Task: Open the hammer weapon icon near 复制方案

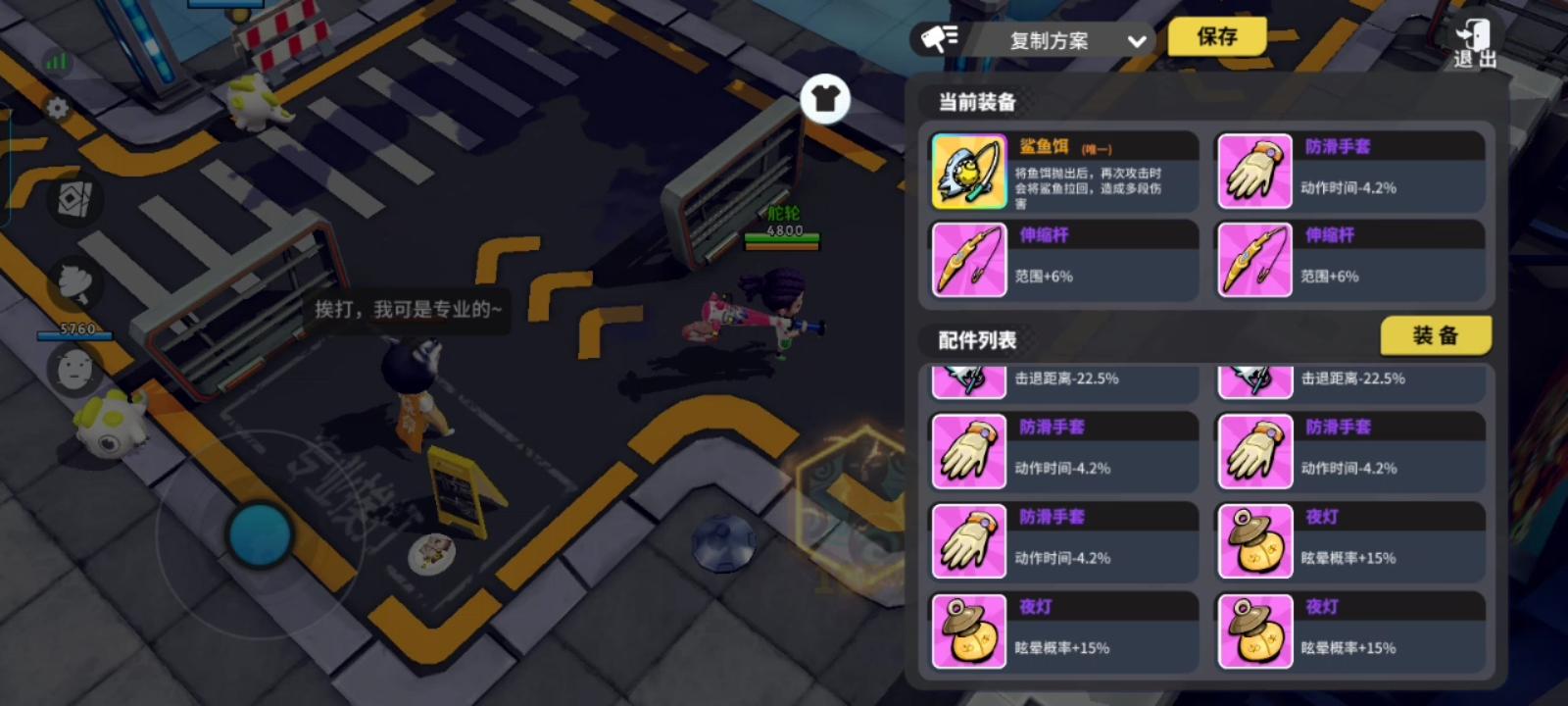Action: [938, 39]
